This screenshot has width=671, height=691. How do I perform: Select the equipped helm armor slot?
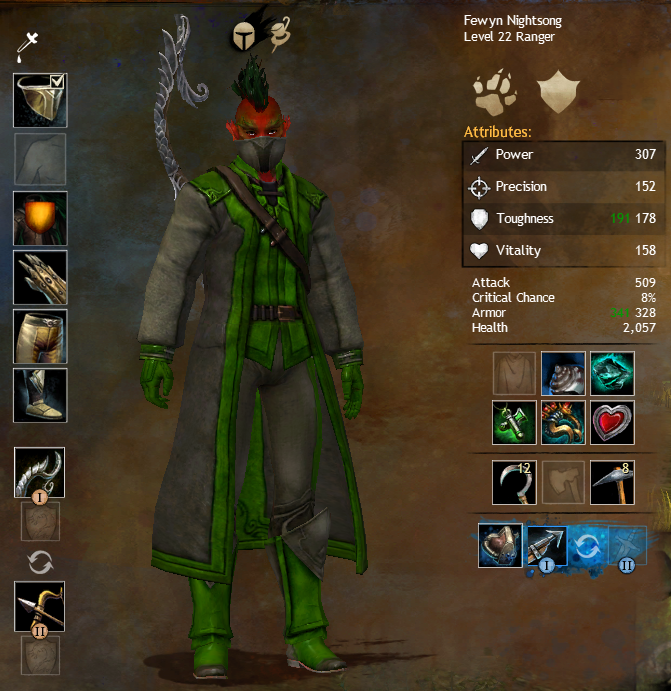39,100
